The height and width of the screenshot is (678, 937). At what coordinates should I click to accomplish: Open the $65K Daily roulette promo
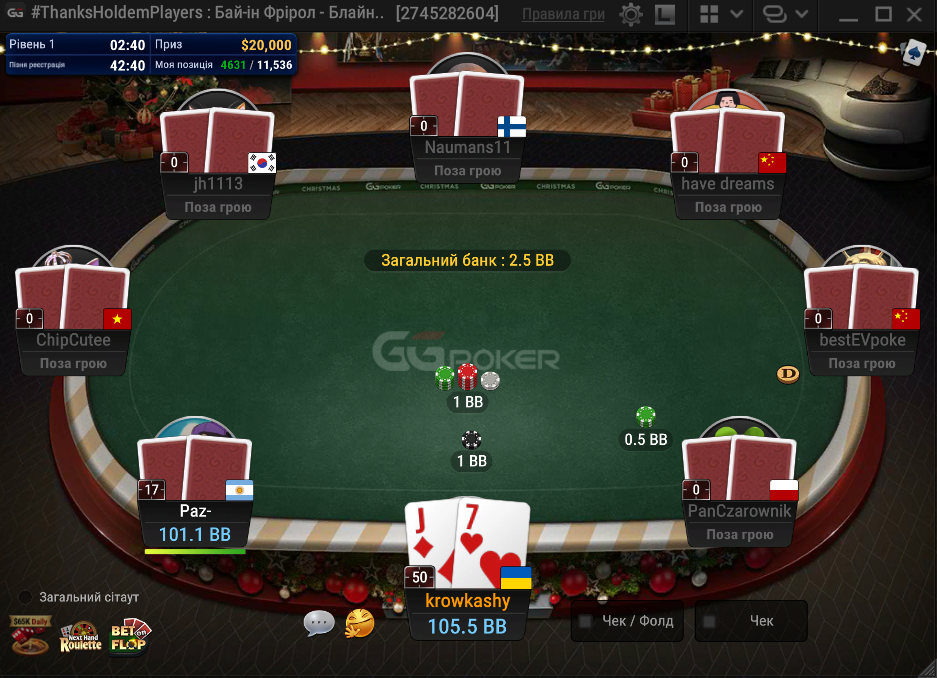point(27,634)
